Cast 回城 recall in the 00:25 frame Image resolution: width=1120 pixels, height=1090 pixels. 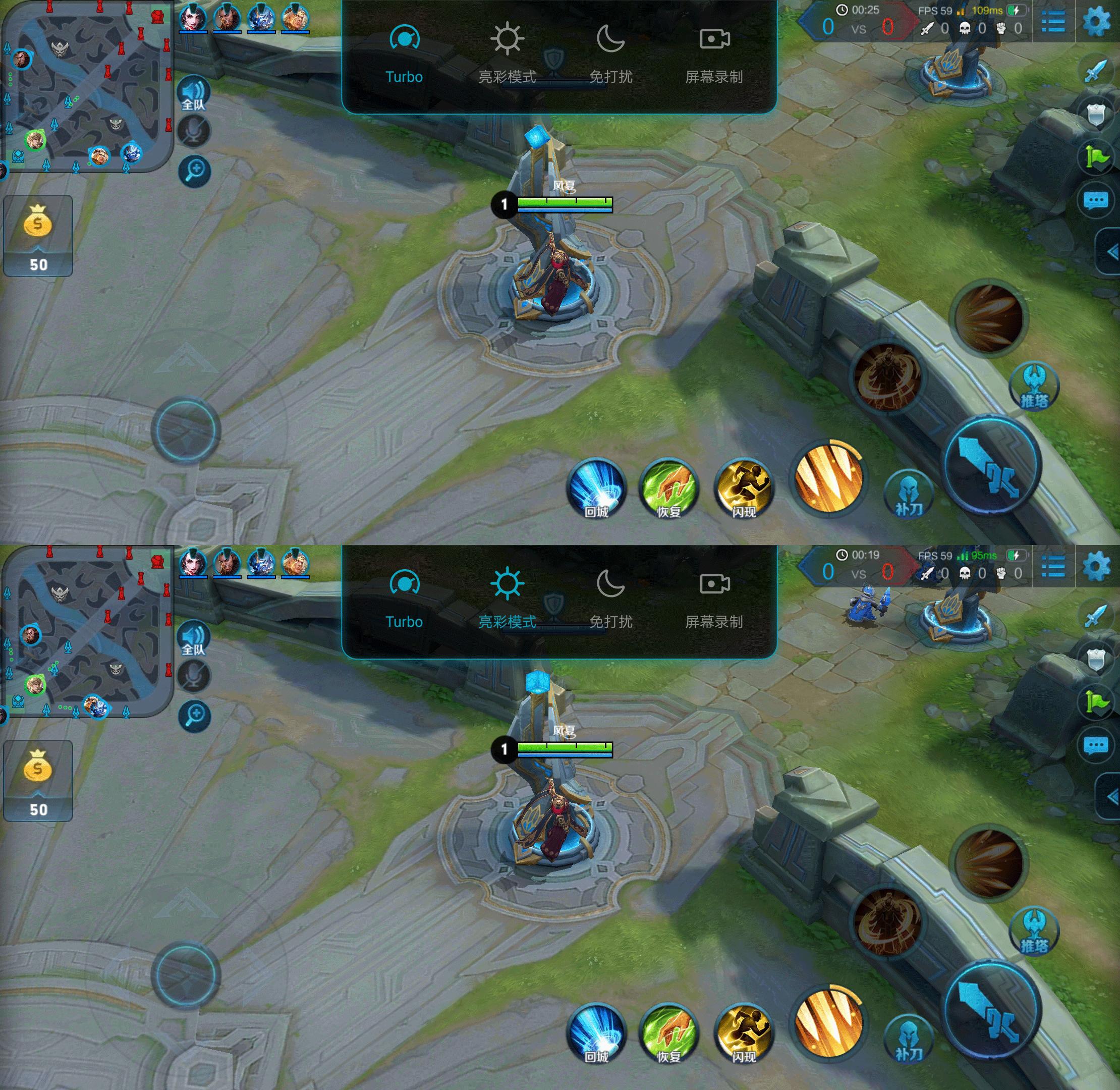tap(596, 489)
